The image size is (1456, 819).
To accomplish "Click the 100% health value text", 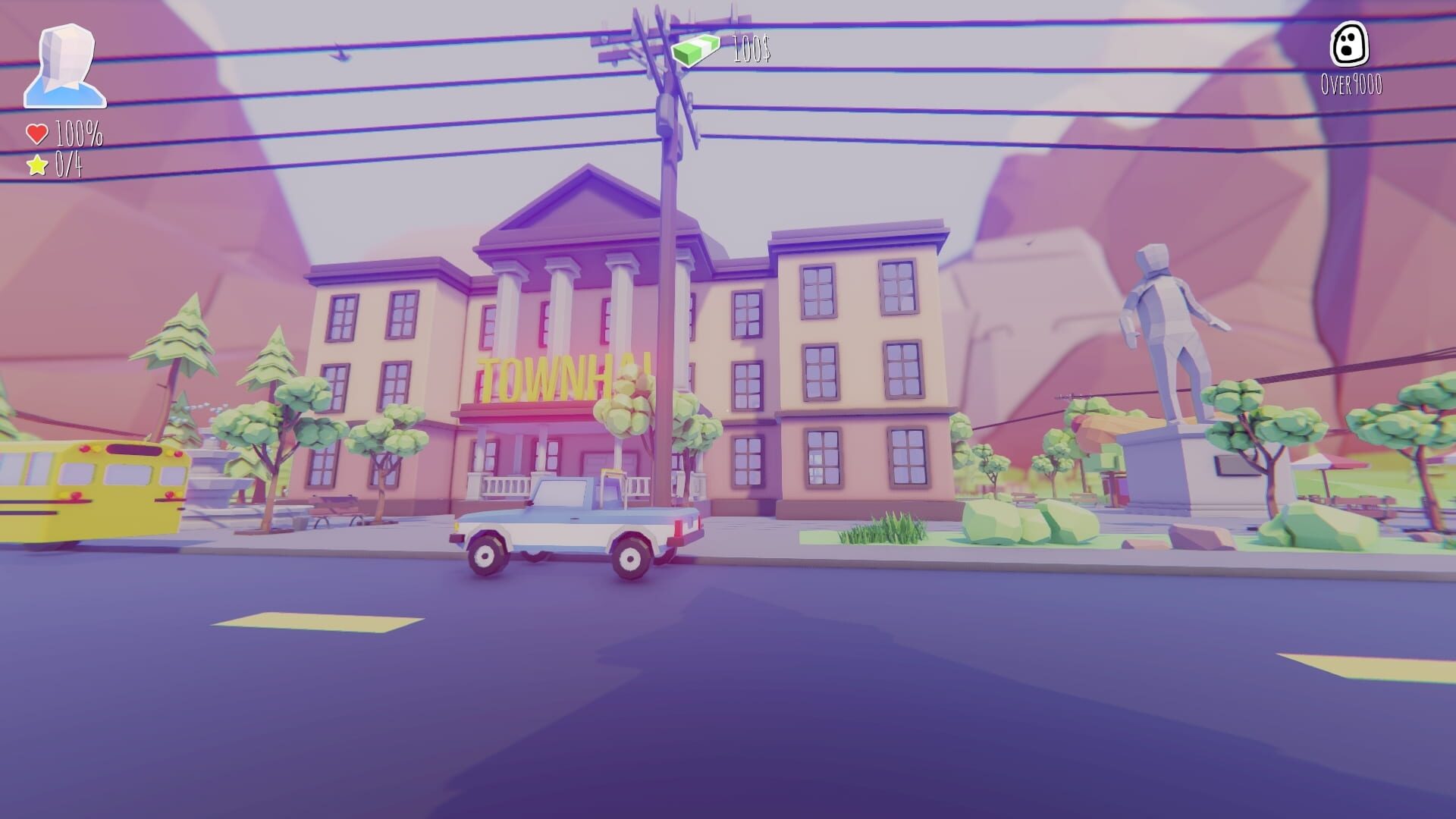I will point(78,134).
